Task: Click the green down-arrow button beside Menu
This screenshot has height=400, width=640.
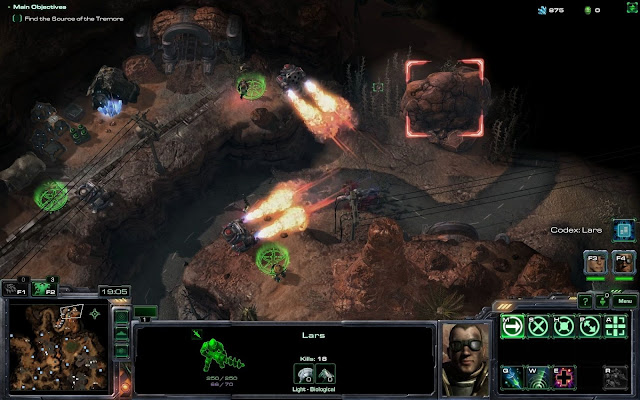Action: [x=603, y=300]
